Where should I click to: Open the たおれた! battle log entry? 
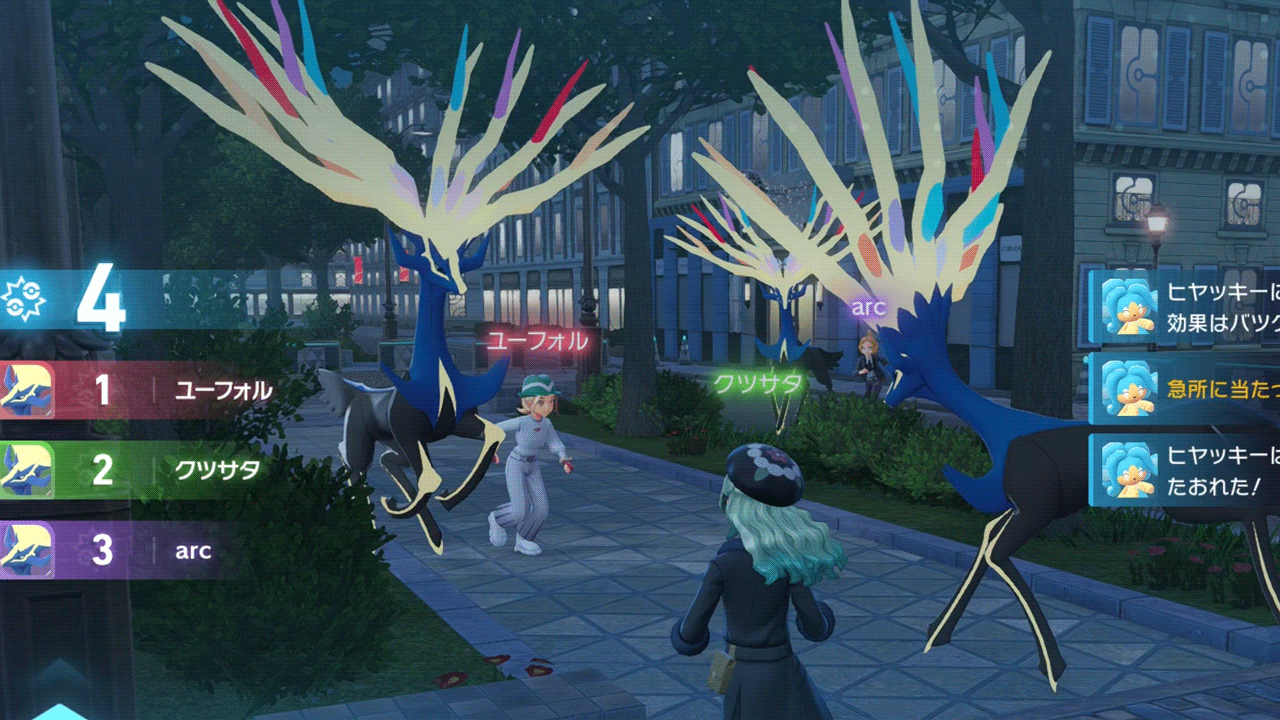[1185, 471]
